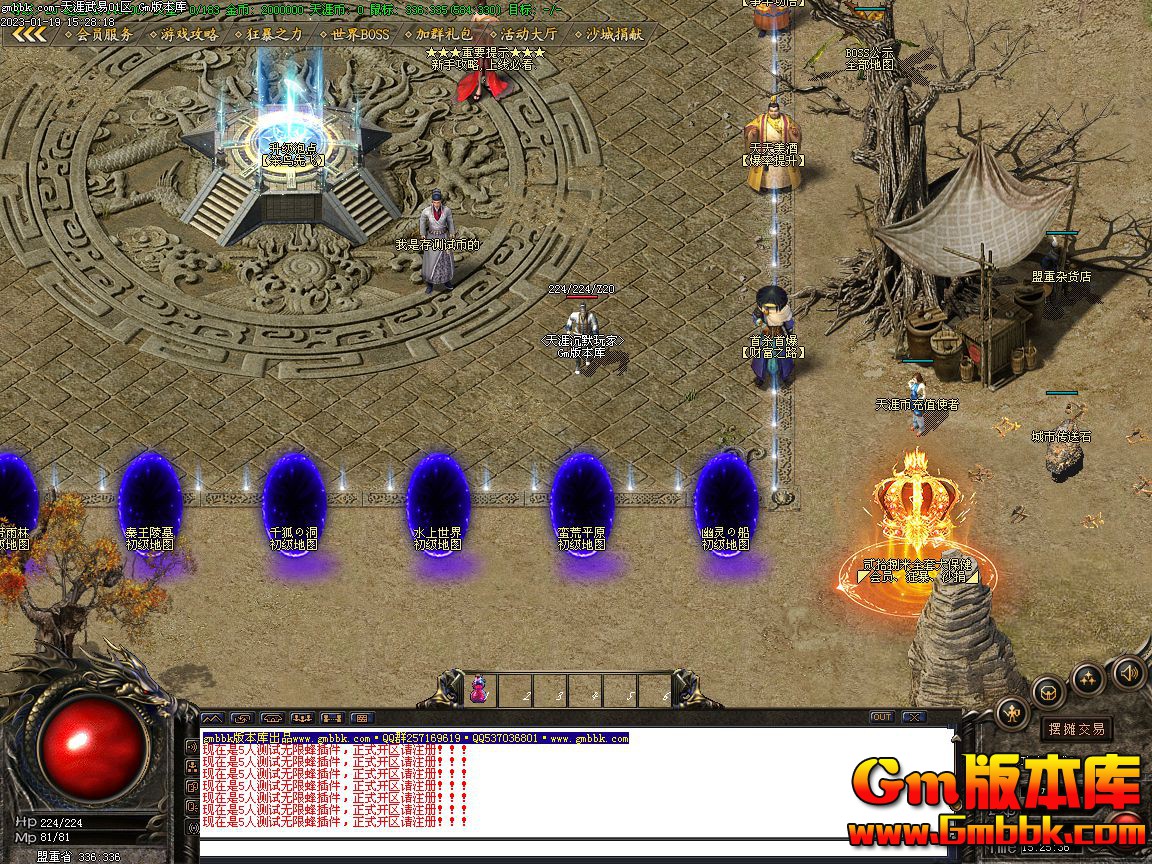1152x864 pixels.
Task: Open the 游戏攻略 guide menu
Action: pyautogui.click(x=182, y=34)
